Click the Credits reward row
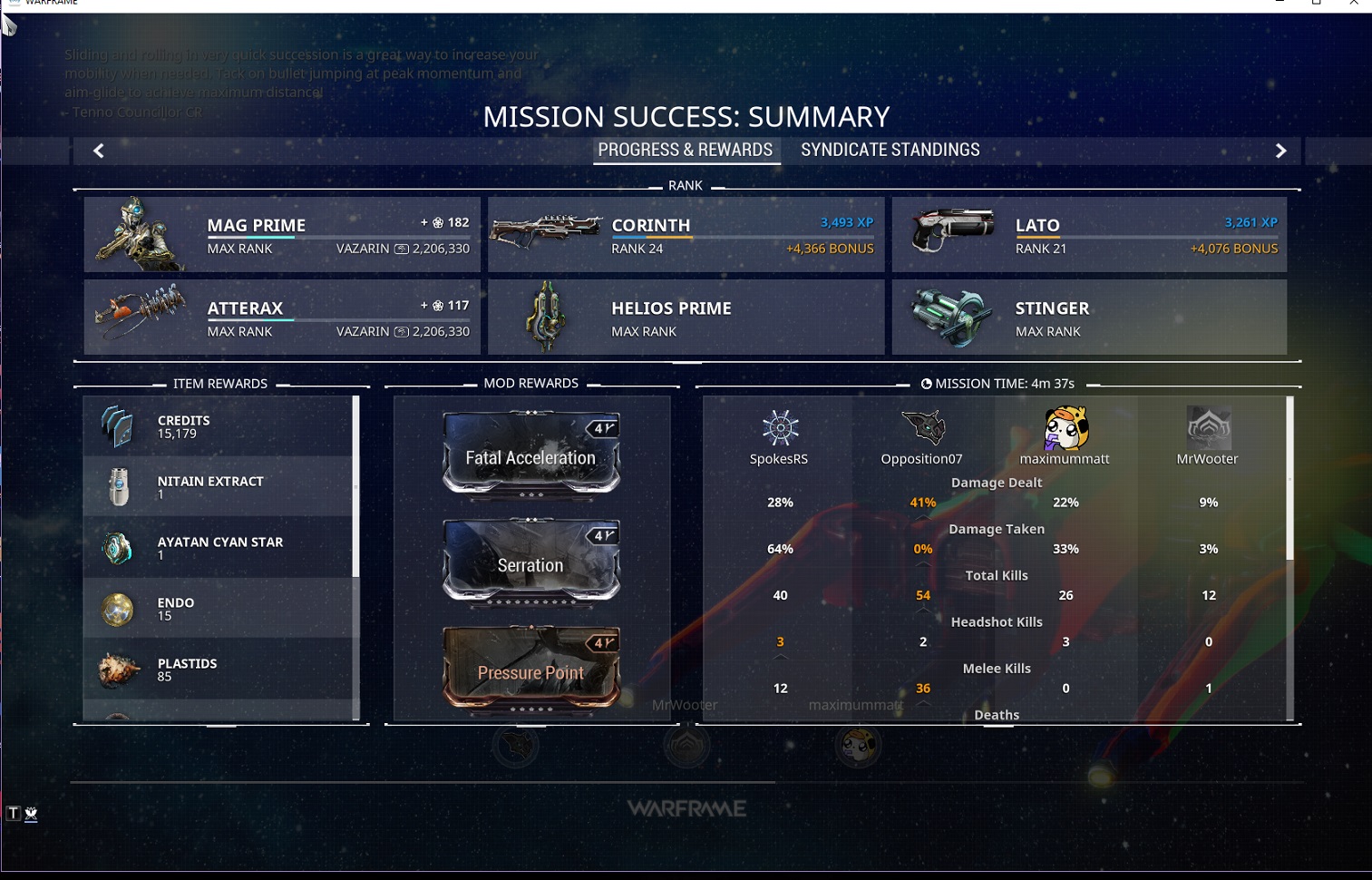The image size is (1372, 880). [x=218, y=426]
